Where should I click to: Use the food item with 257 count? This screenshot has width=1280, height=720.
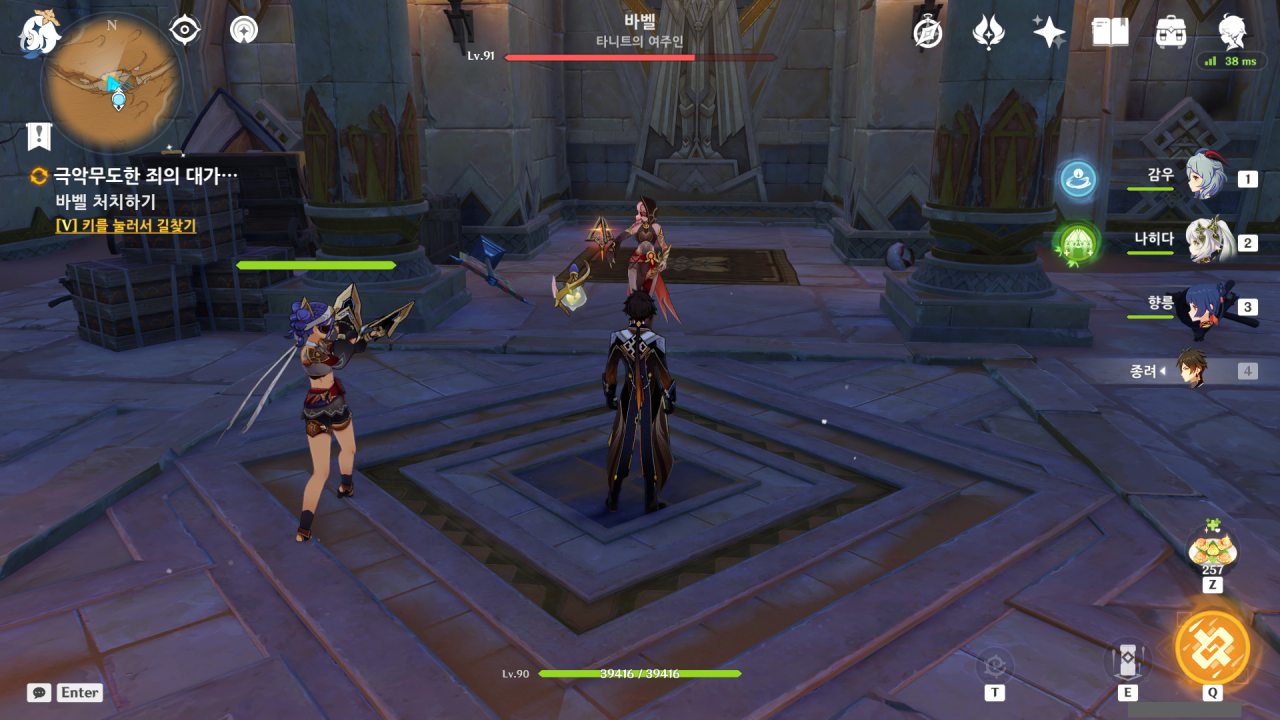click(x=1212, y=550)
